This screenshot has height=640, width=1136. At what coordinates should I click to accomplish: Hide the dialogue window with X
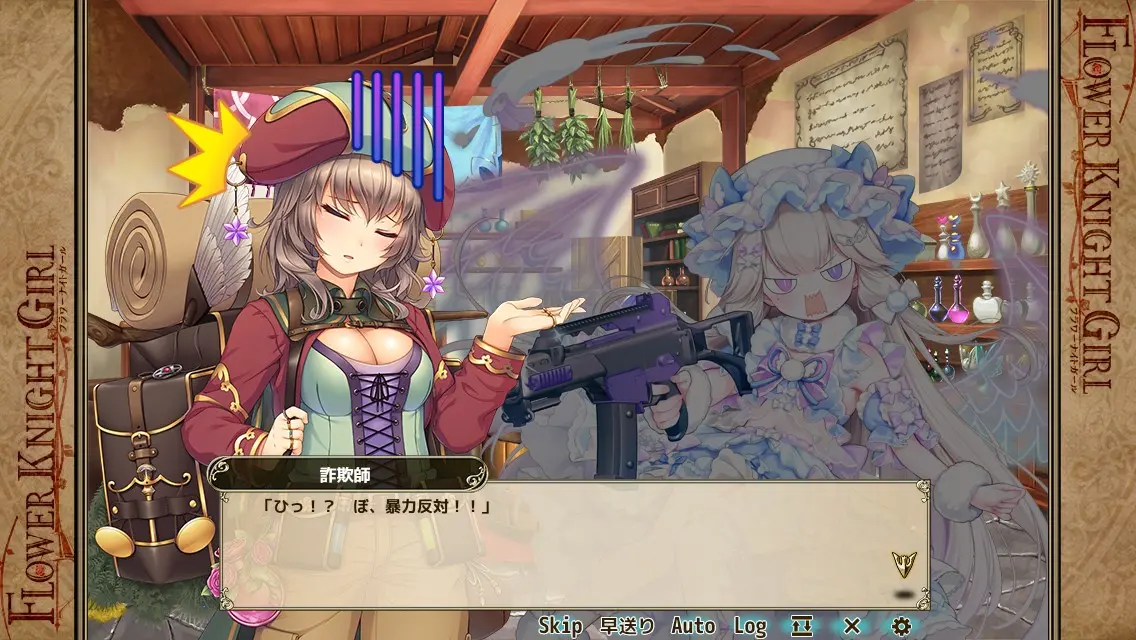[852, 626]
